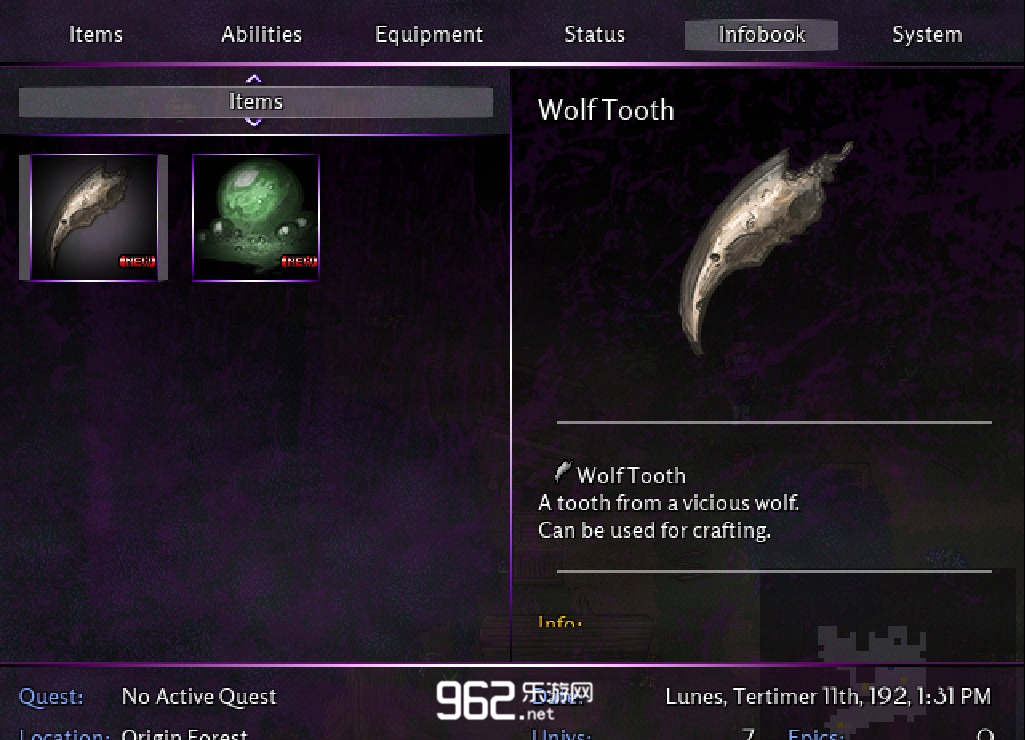The width and height of the screenshot is (1025, 740).
Task: Select the Wolf Tooth entry thumbnail
Action: point(94,217)
